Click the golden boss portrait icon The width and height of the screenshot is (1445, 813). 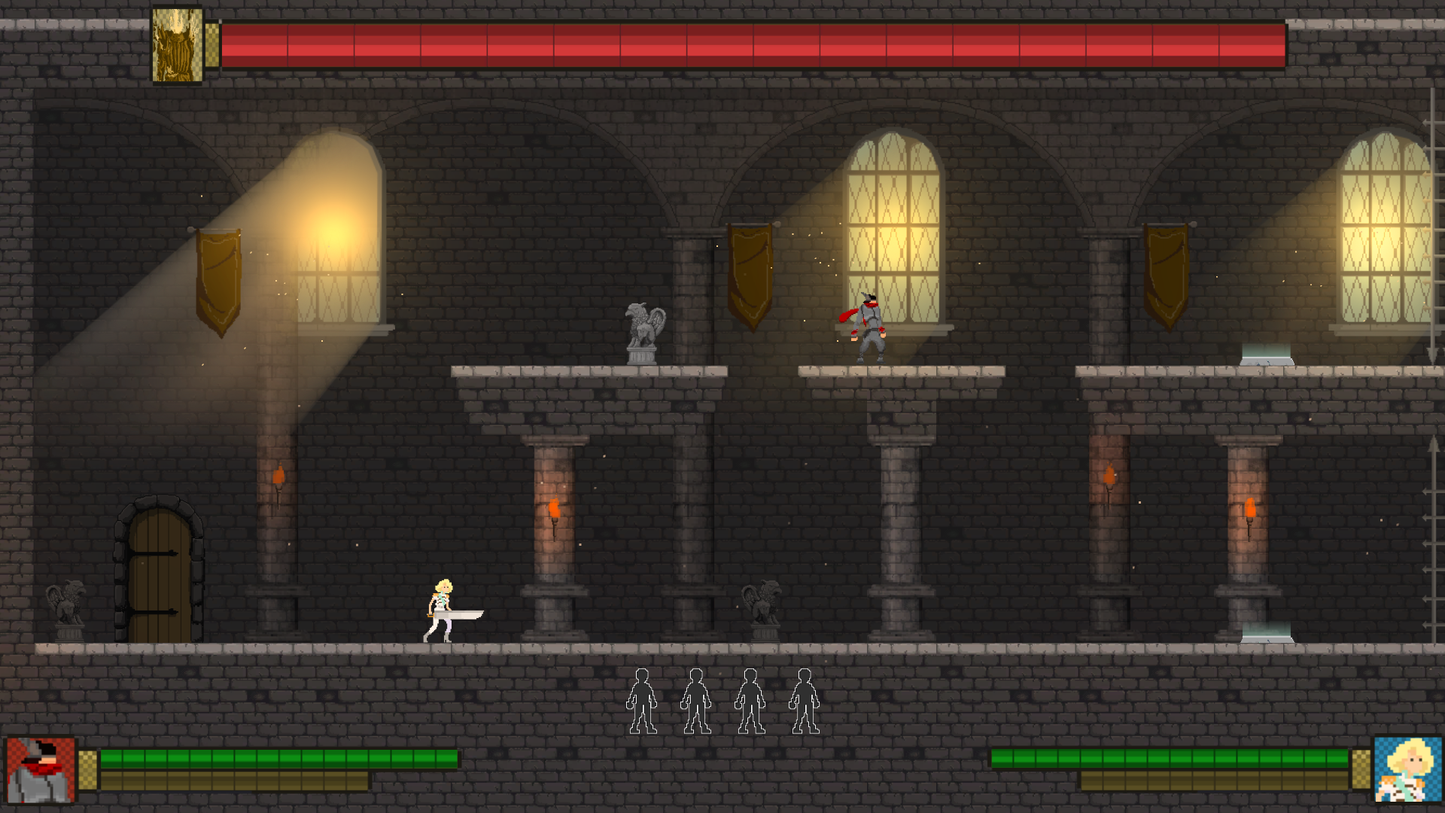177,45
